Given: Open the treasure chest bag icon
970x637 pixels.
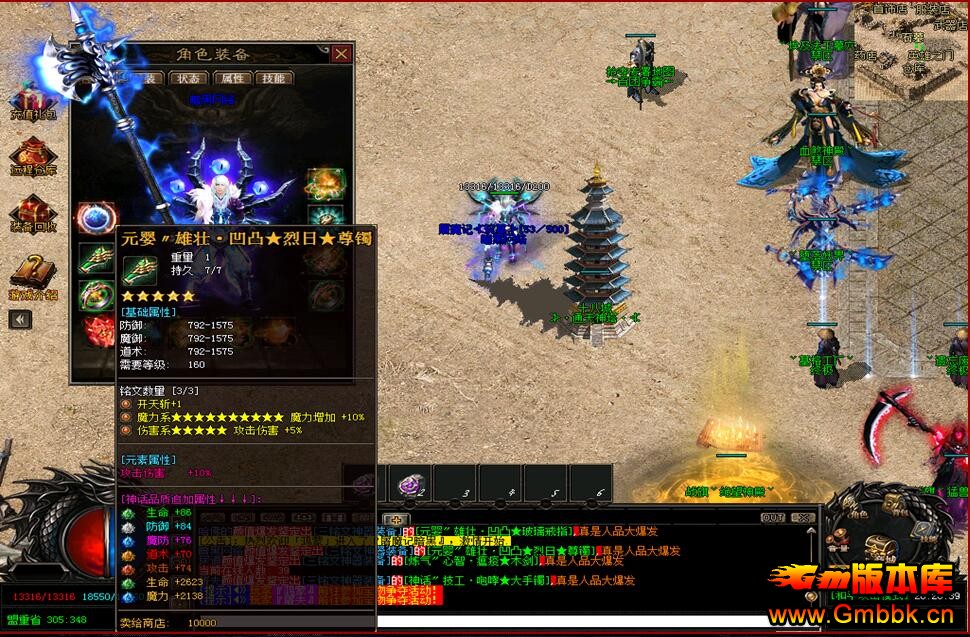Looking at the screenshot, I should pos(879,546).
